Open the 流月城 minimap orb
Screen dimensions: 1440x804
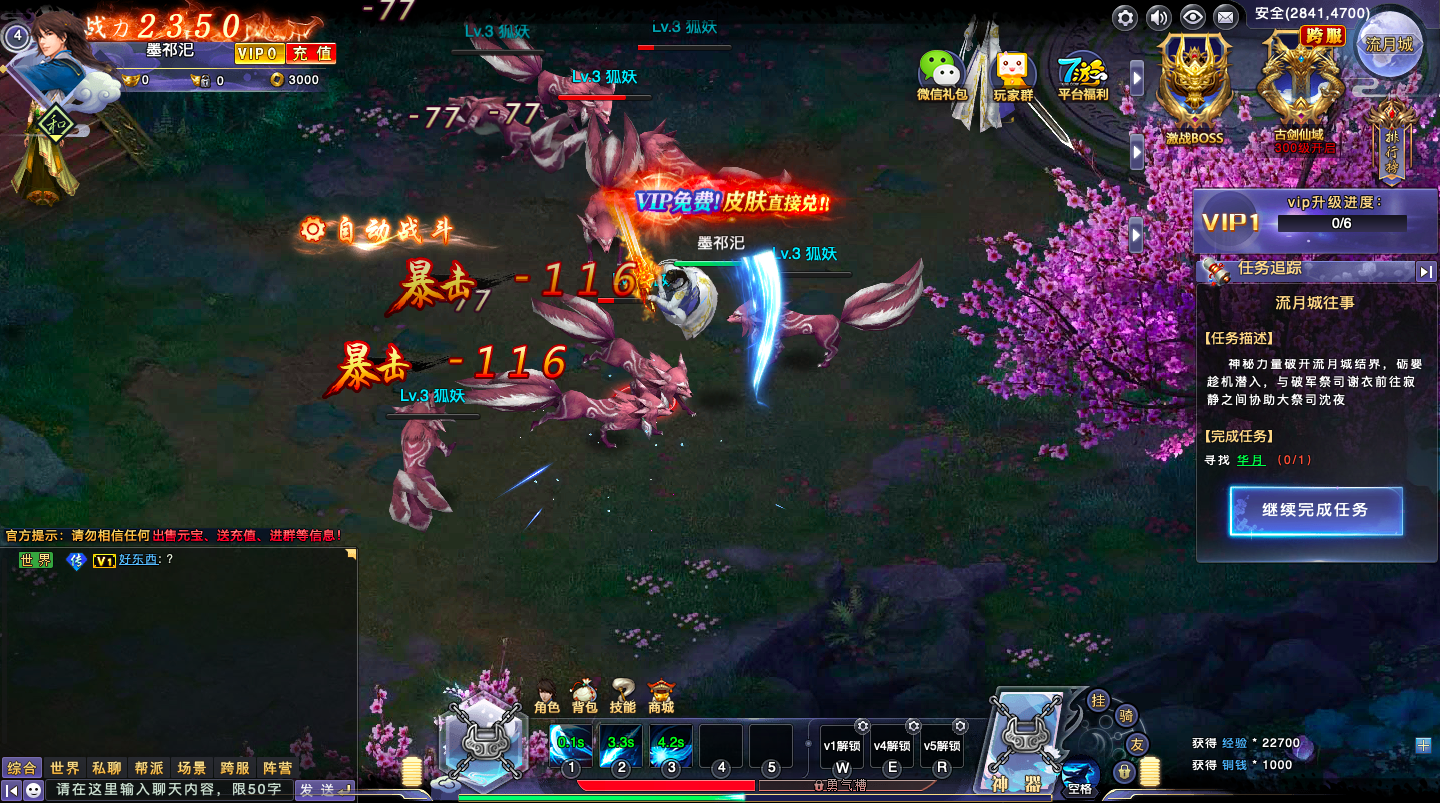(1389, 43)
